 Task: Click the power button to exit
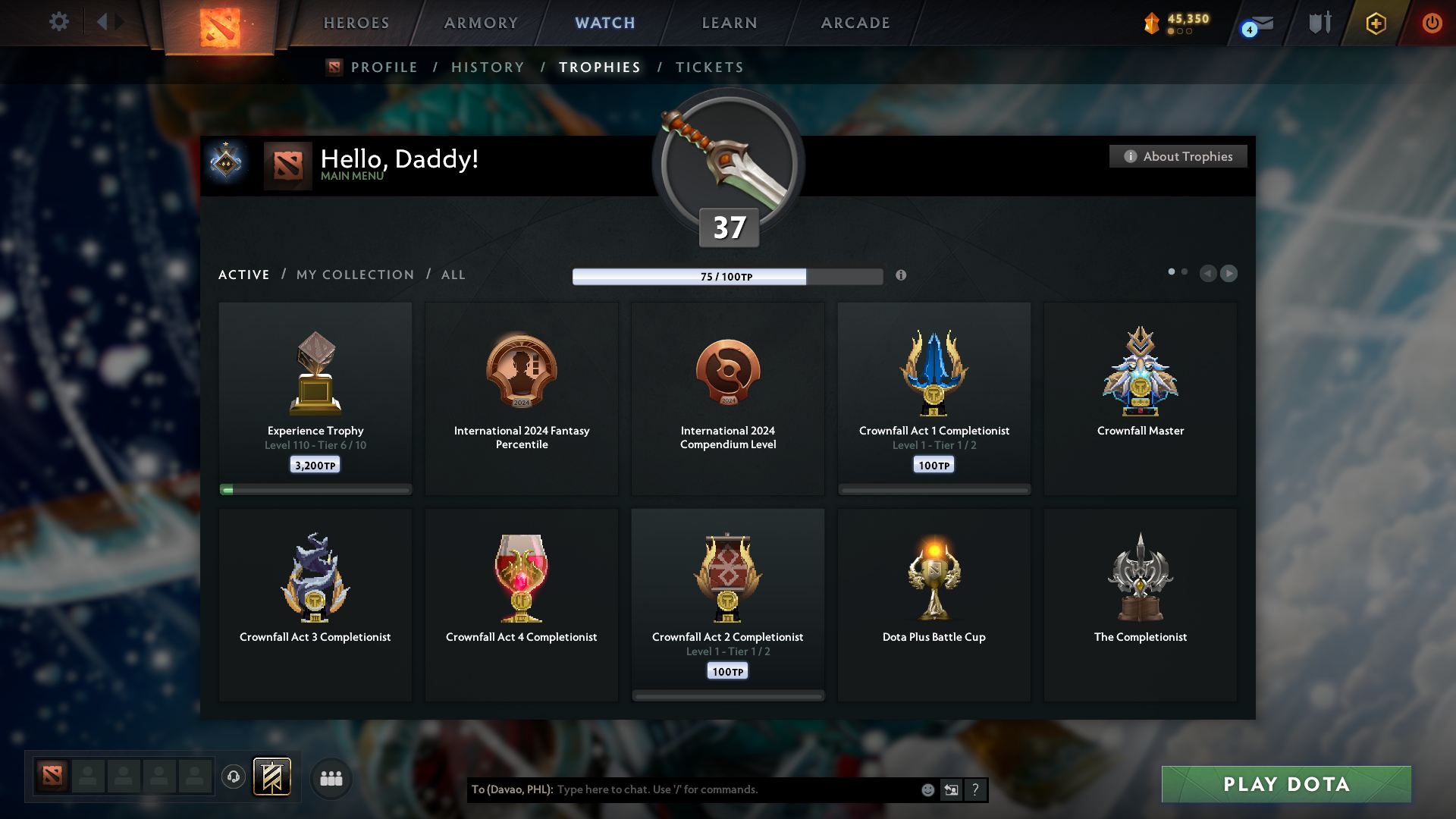tap(1432, 23)
